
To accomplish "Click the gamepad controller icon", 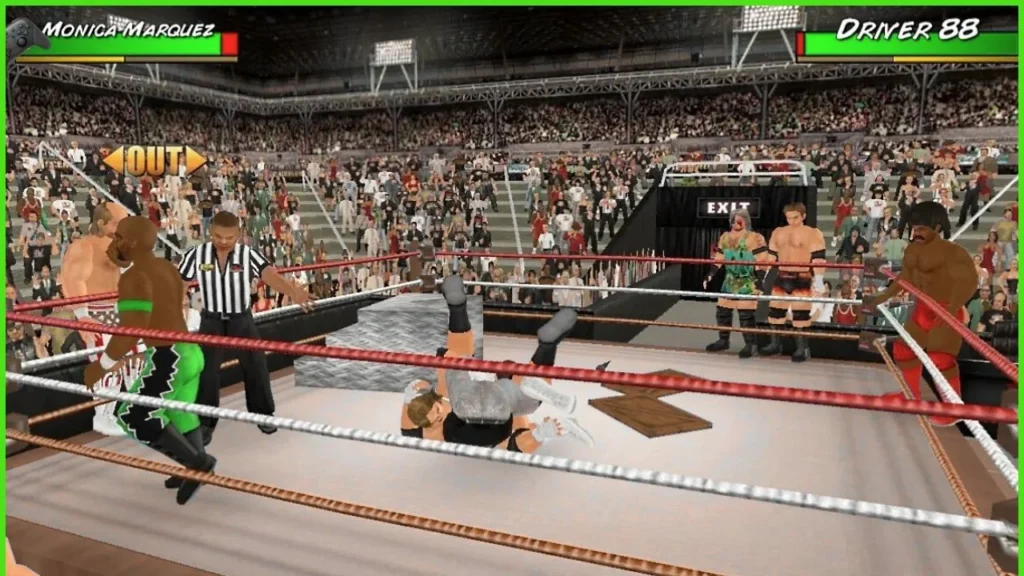I will pos(26,35).
